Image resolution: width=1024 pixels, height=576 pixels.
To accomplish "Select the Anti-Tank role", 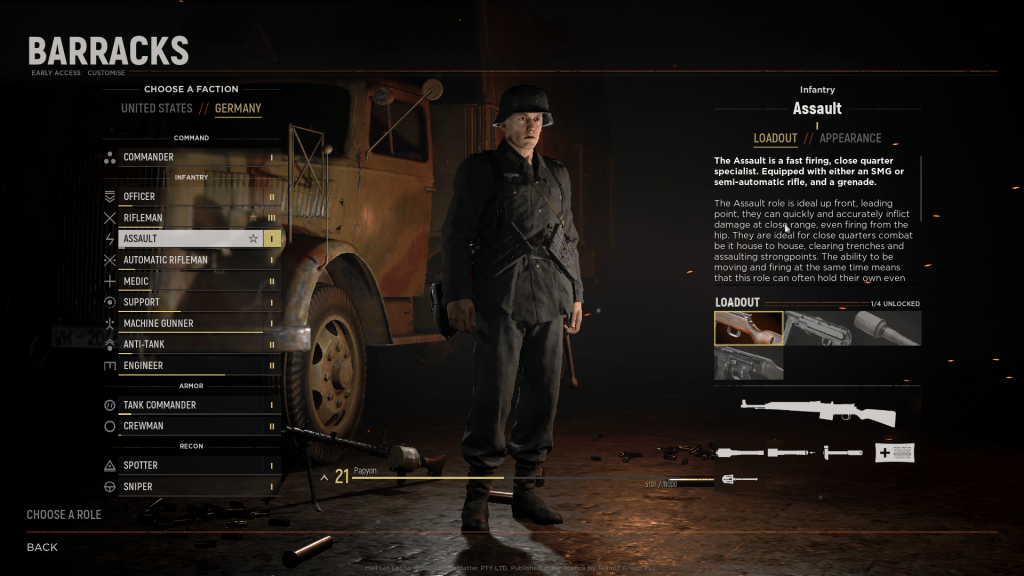I will [190, 345].
